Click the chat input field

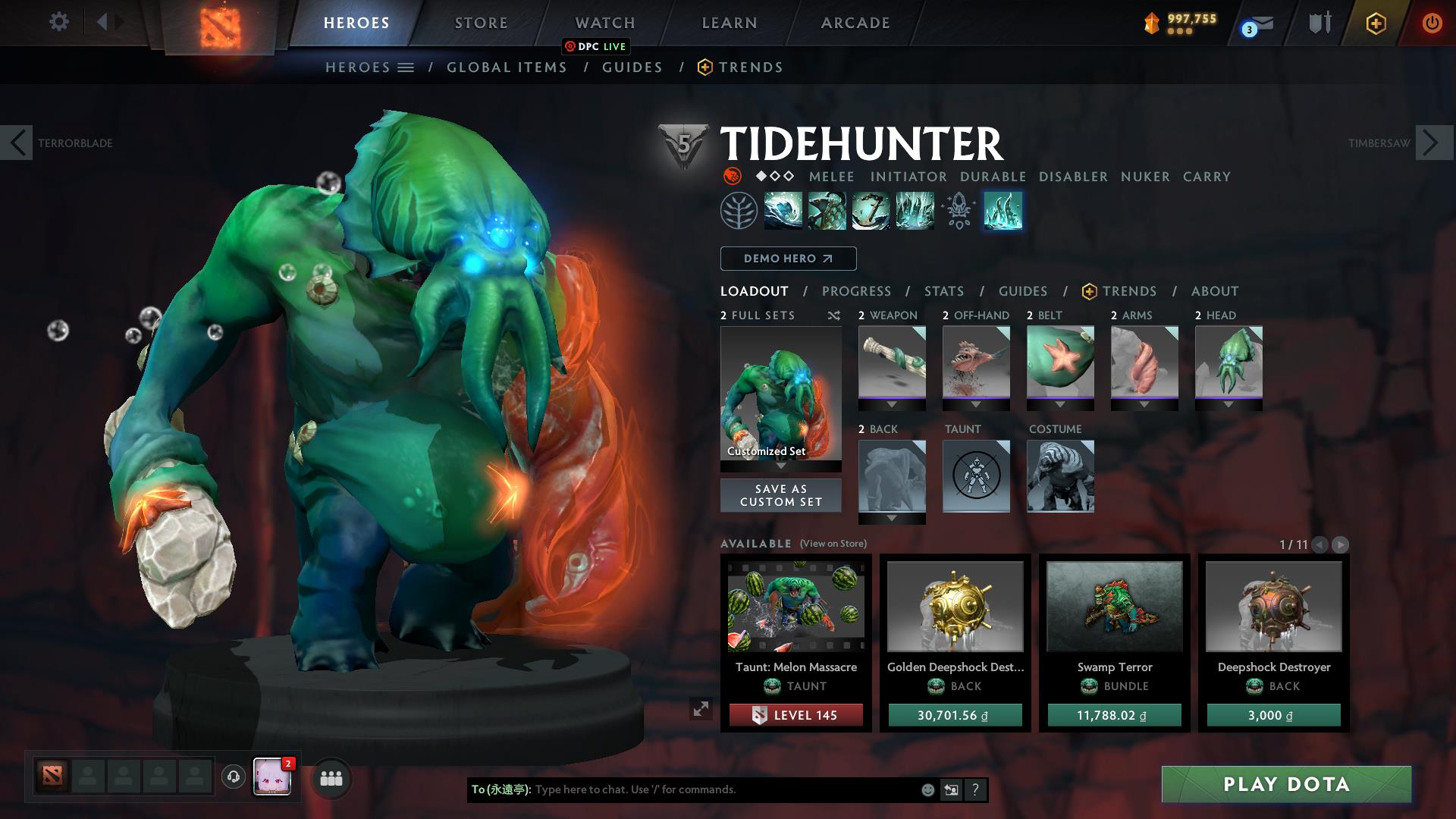pos(682,789)
